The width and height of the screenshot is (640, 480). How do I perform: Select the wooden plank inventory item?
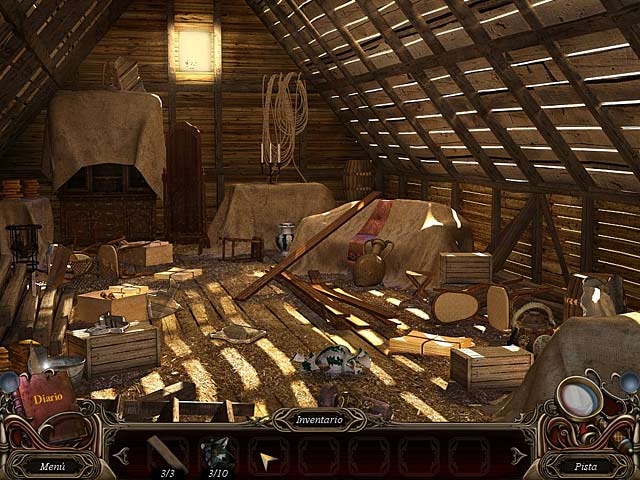click(166, 453)
